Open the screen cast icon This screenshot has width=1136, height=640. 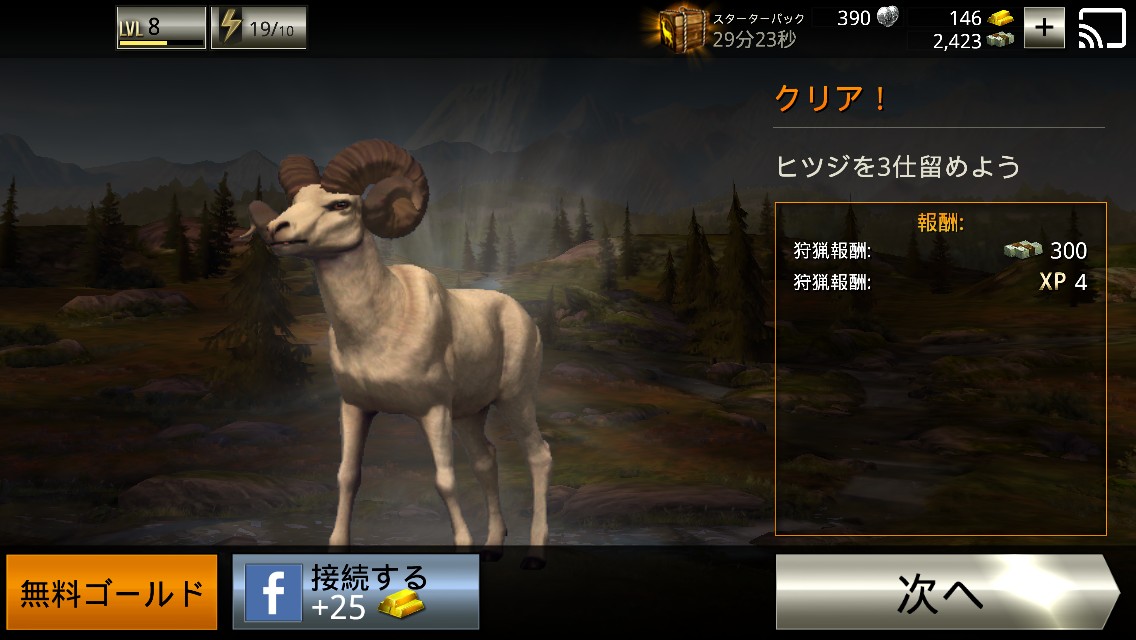[1101, 28]
